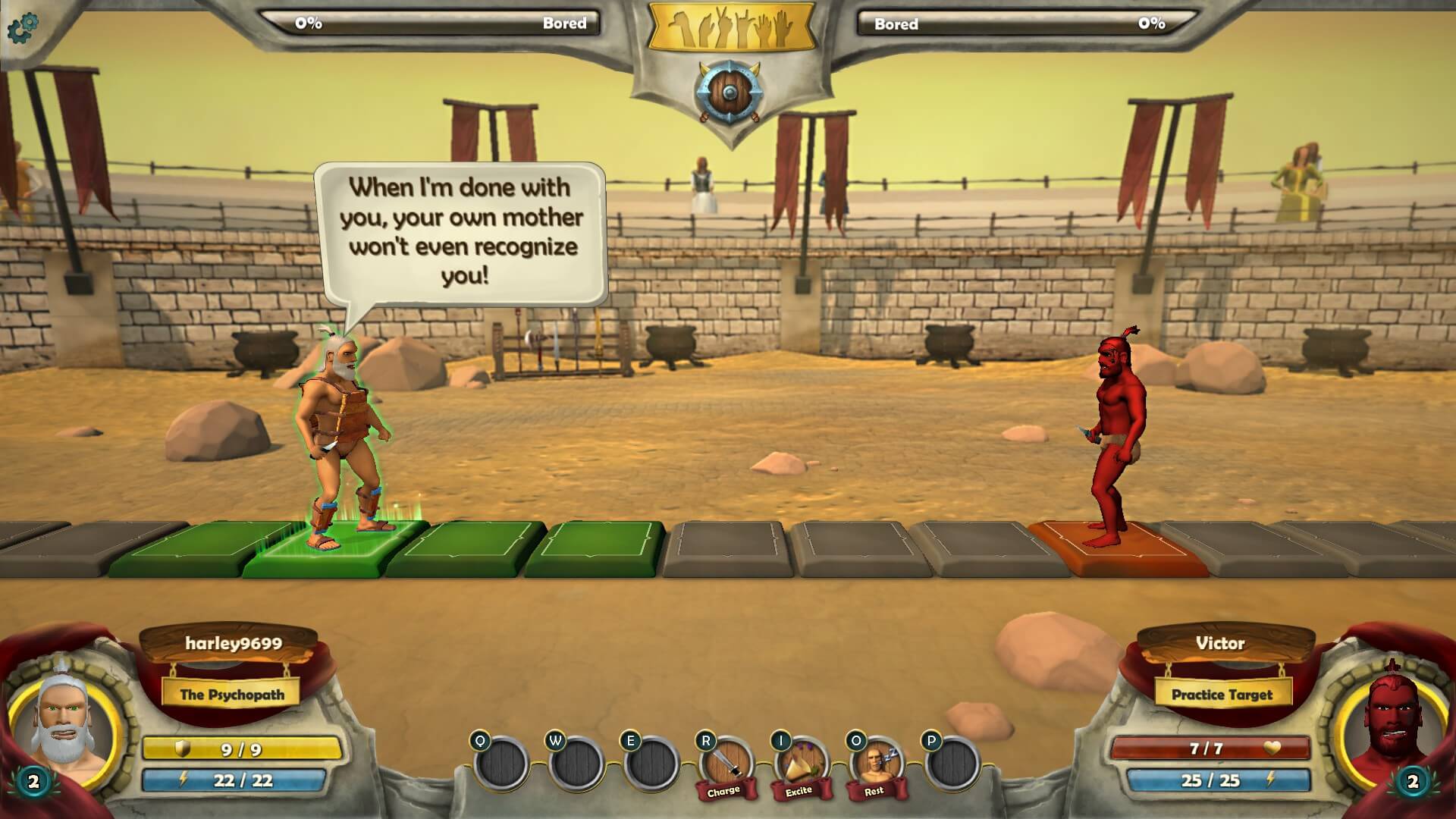Choose the orange tile under Victor
This screenshot has width=1456, height=819.
[x=1119, y=549]
